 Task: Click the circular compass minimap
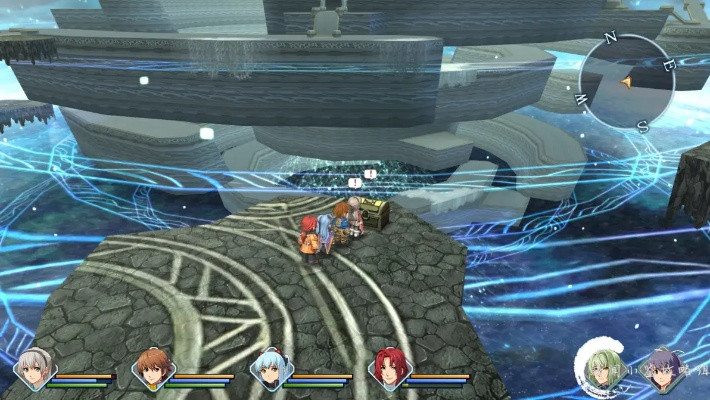pos(627,81)
